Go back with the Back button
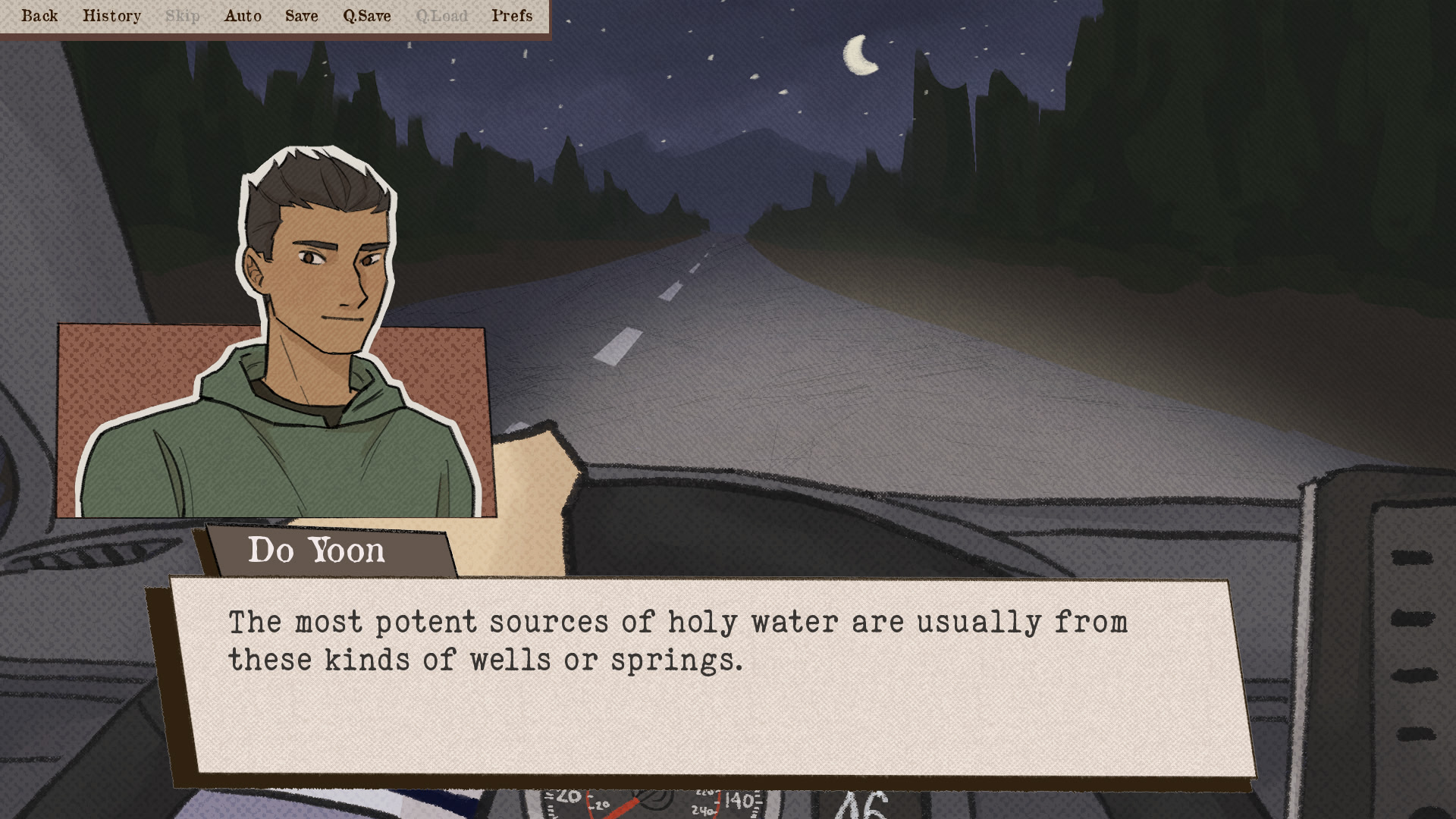 39,16
